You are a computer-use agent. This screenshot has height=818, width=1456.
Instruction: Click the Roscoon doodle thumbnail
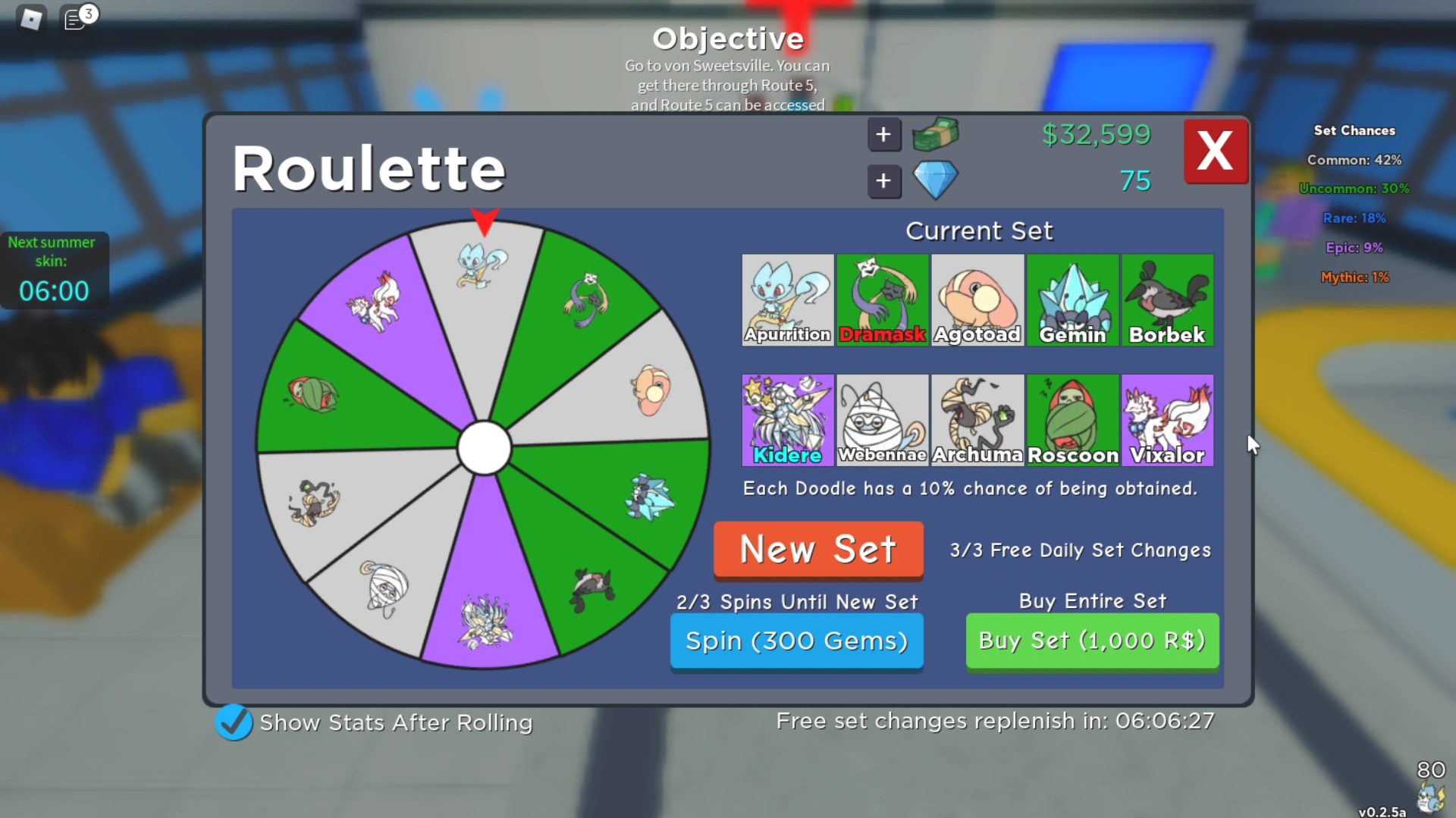(1072, 420)
